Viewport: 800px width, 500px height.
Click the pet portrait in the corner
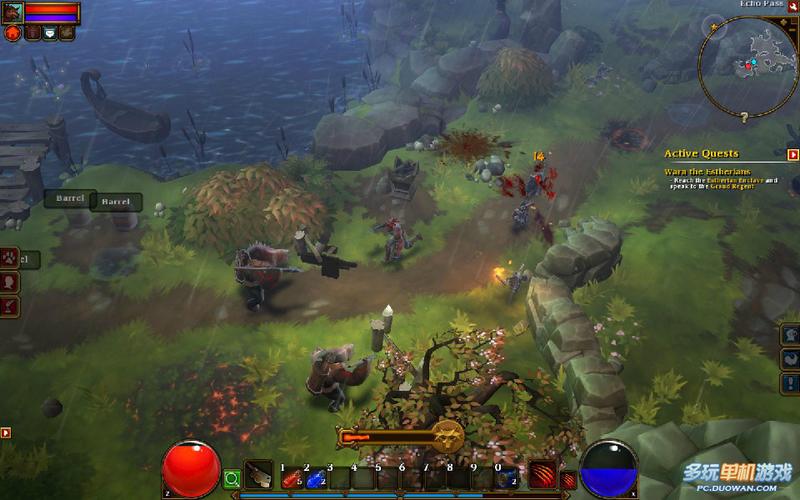tap(12, 12)
